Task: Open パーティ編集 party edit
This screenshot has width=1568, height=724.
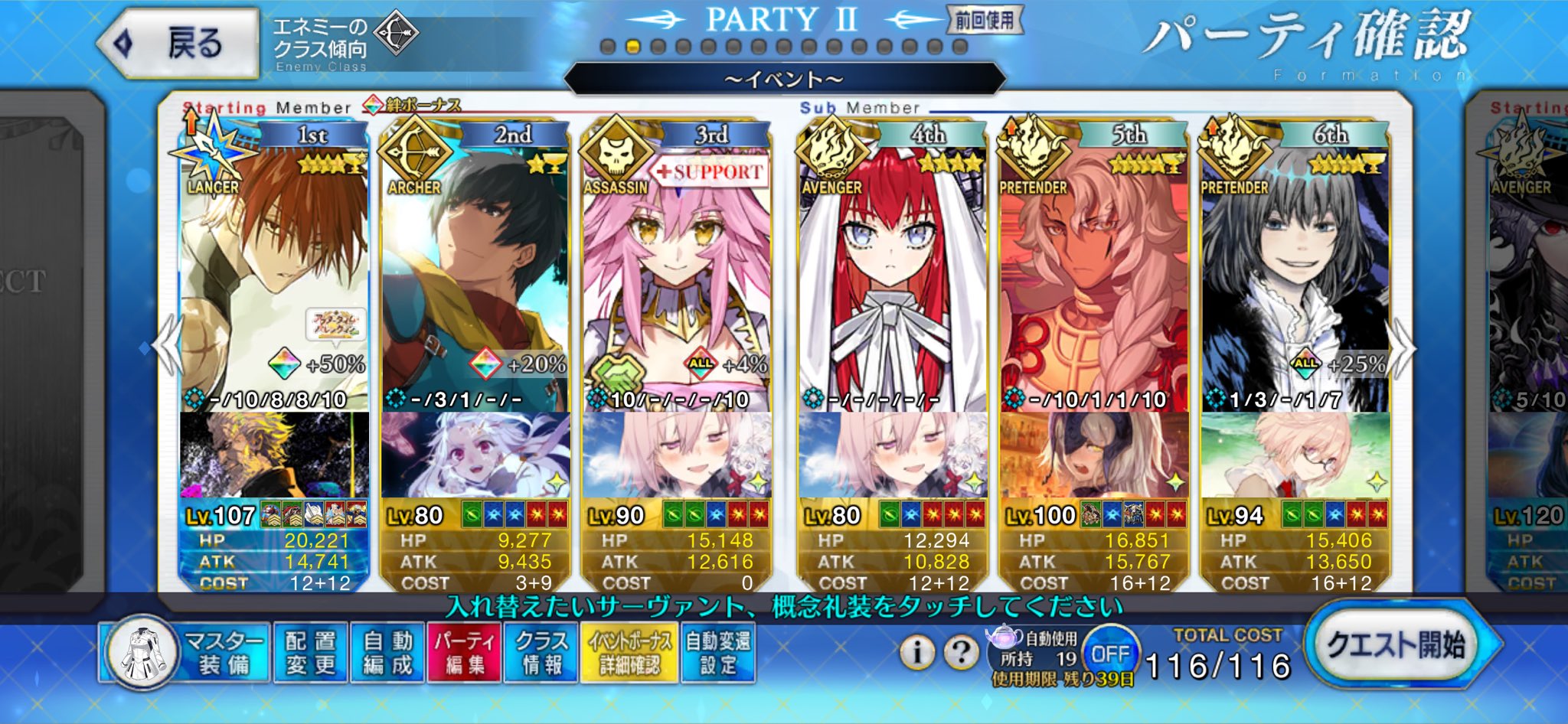Action: point(464,652)
